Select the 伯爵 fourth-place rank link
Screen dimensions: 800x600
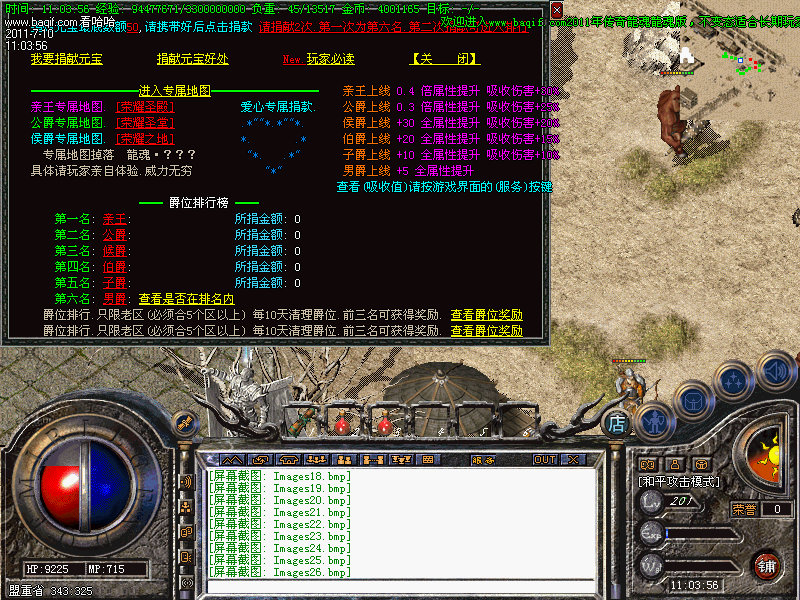pyautogui.click(x=116, y=267)
